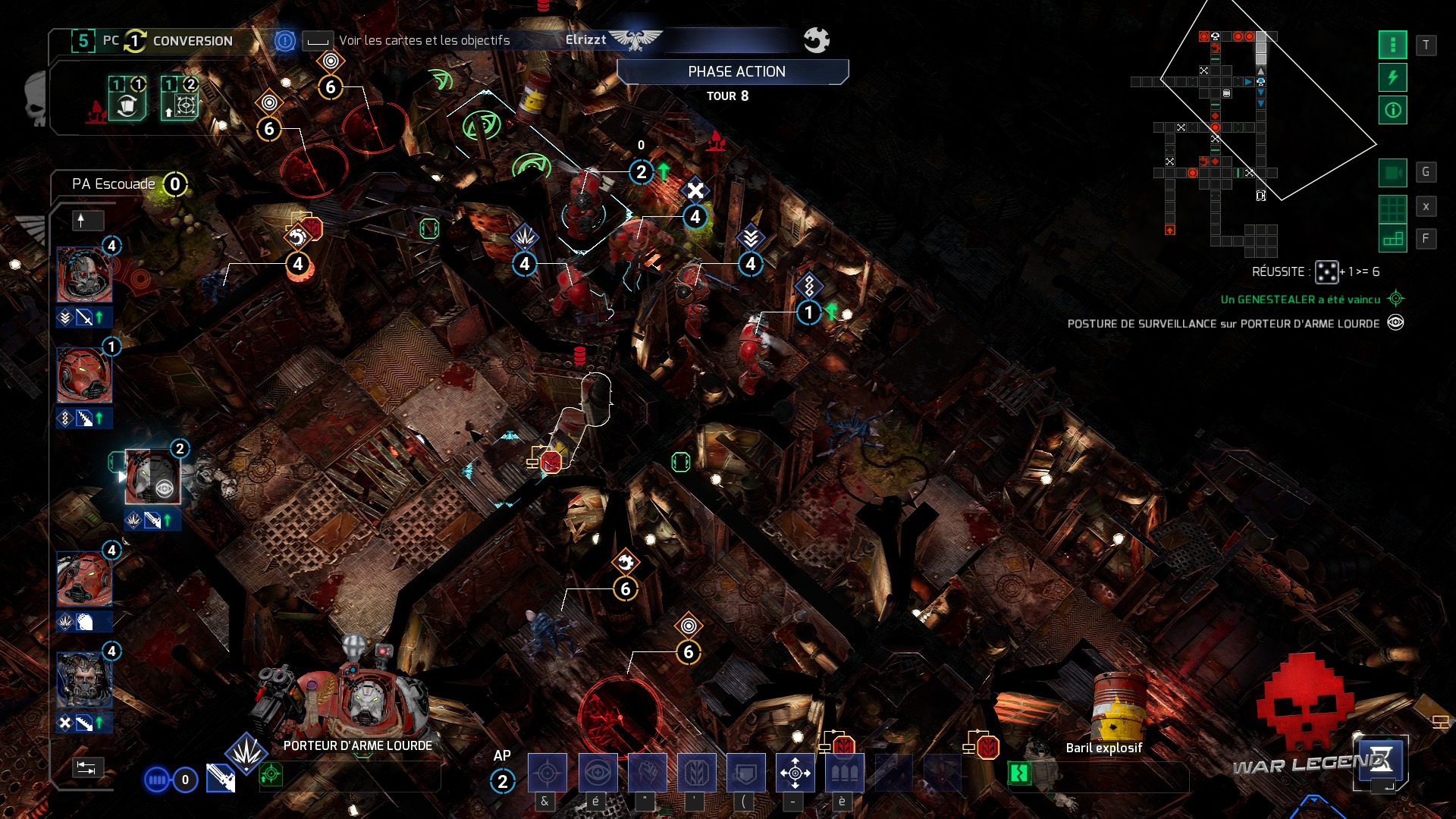Activate the shield guard ability
This screenshot has width=1456, height=819.
pos(746,773)
